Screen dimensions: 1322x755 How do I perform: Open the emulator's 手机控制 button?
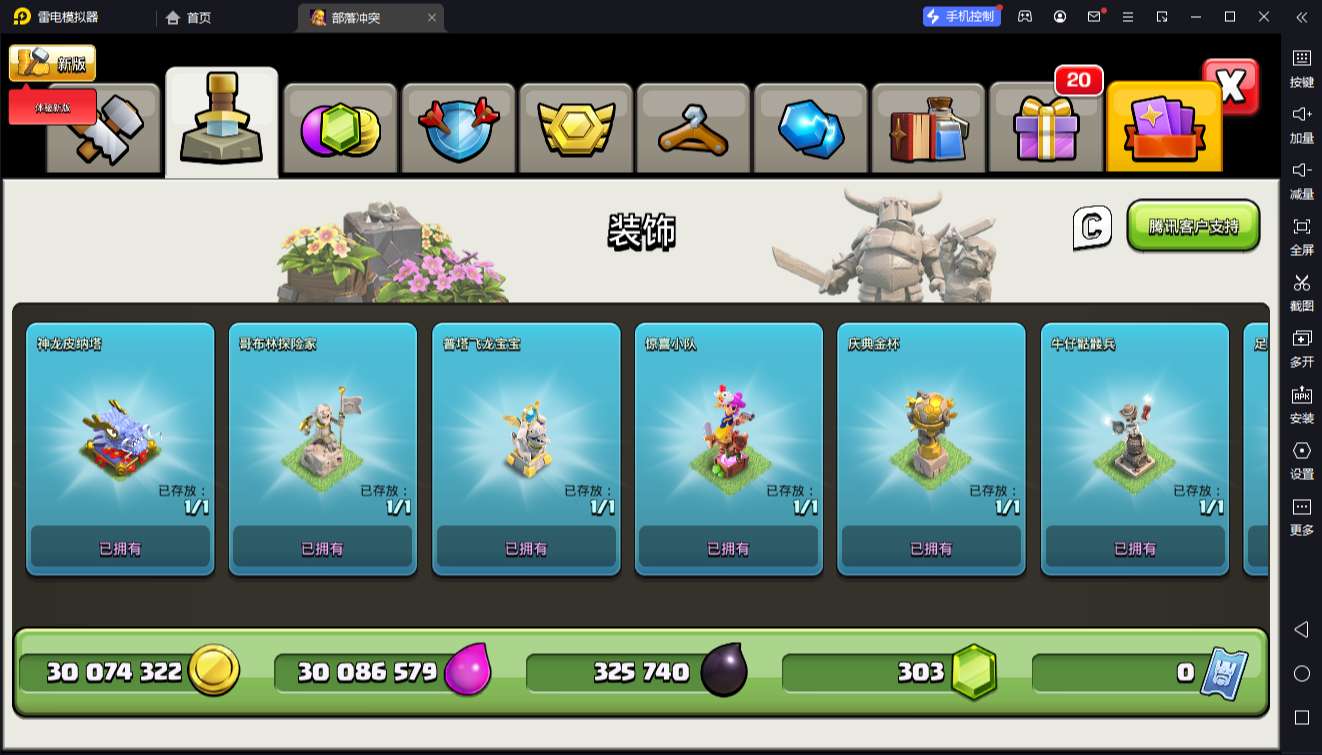coord(961,17)
